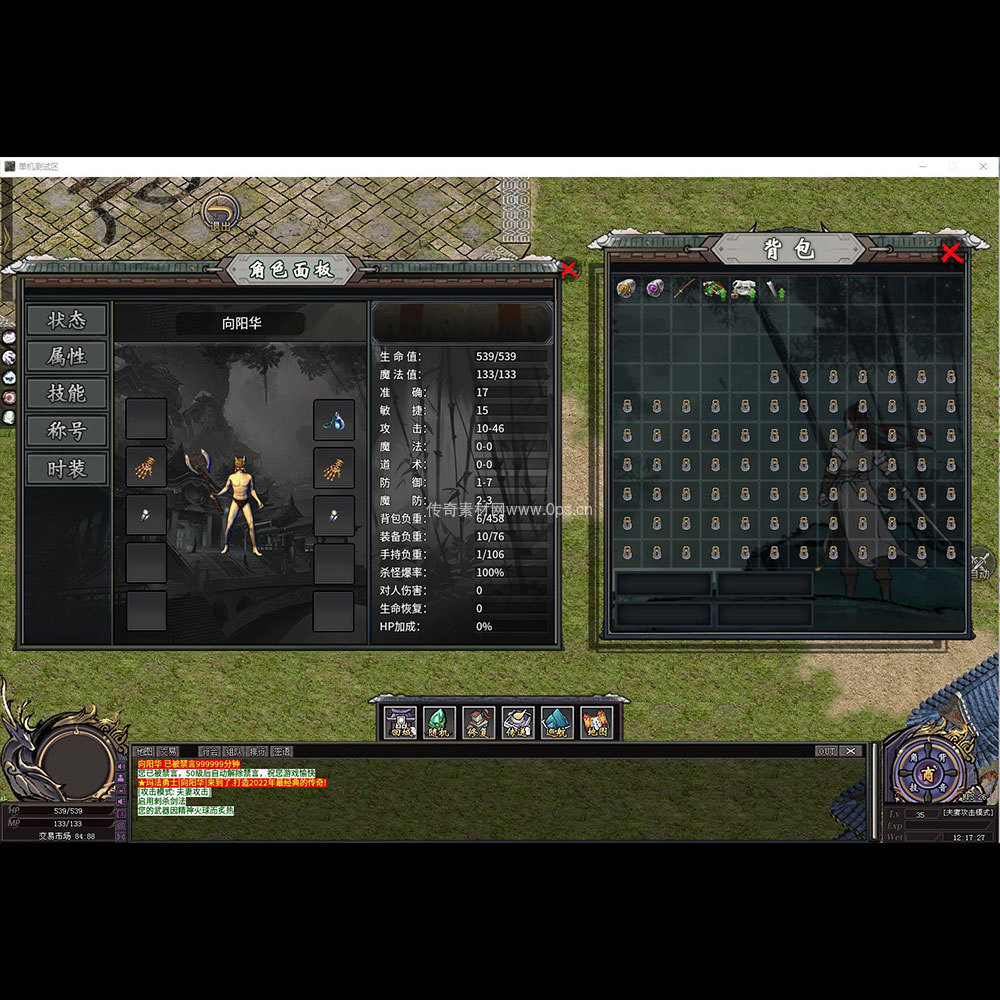1000x1000 pixels.
Task: Use the 随机 random teleport button
Action: (439, 722)
